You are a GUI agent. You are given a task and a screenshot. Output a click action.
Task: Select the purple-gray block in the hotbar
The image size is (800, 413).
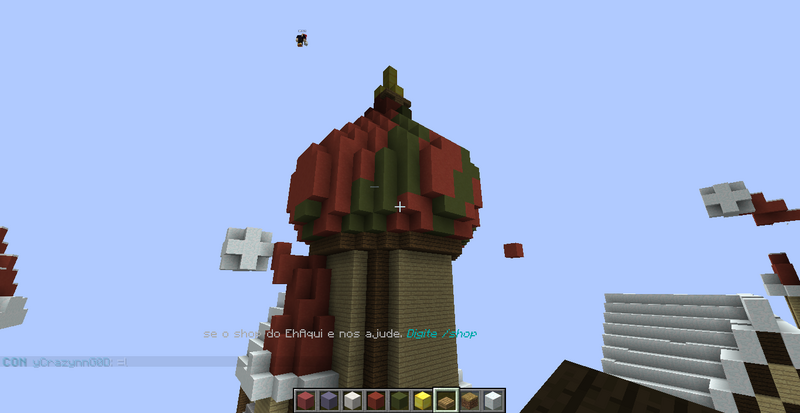(327, 401)
